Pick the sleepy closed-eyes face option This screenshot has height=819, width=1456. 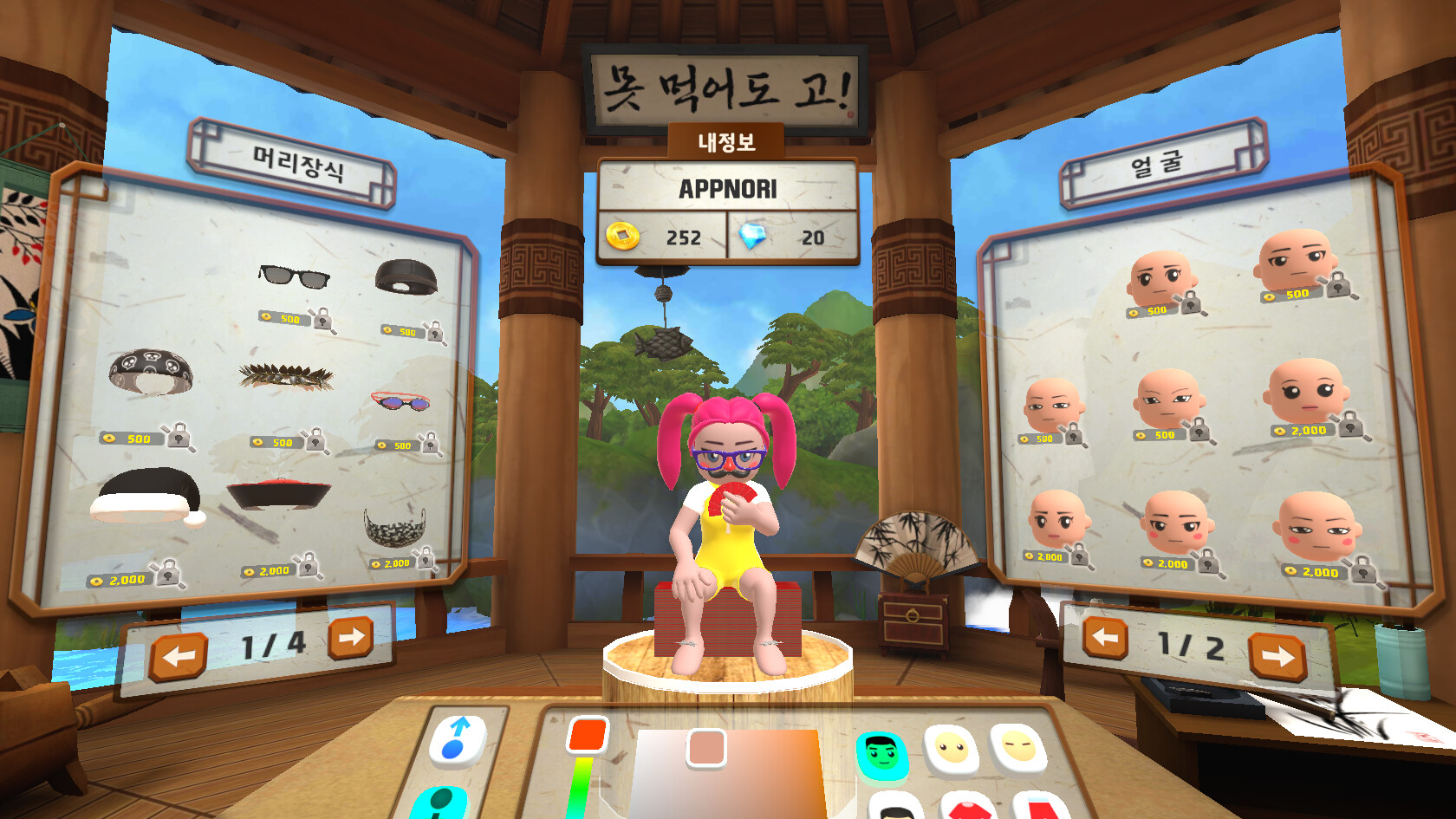(1018, 744)
